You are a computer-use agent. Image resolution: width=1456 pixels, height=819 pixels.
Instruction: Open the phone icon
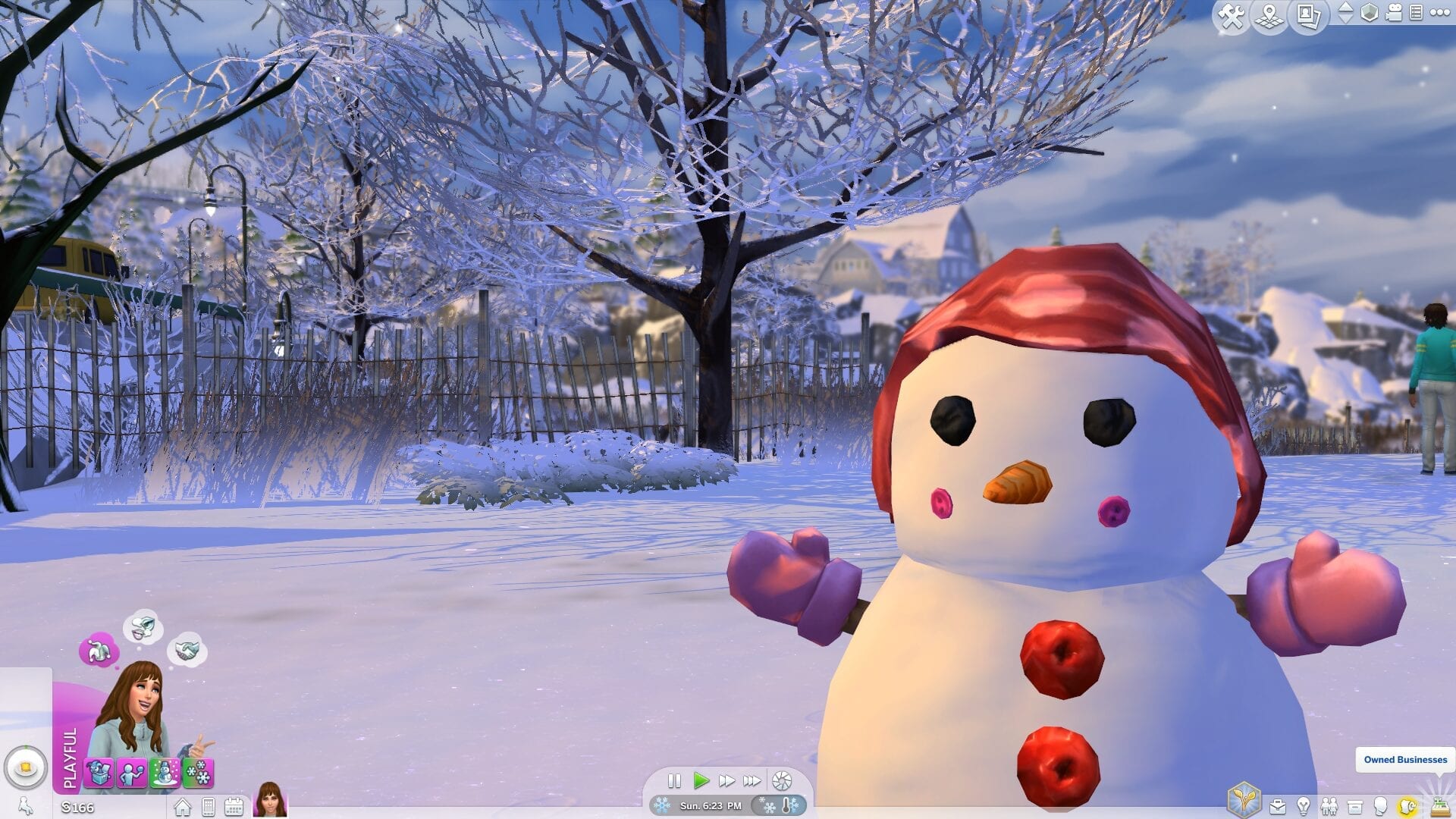click(209, 807)
